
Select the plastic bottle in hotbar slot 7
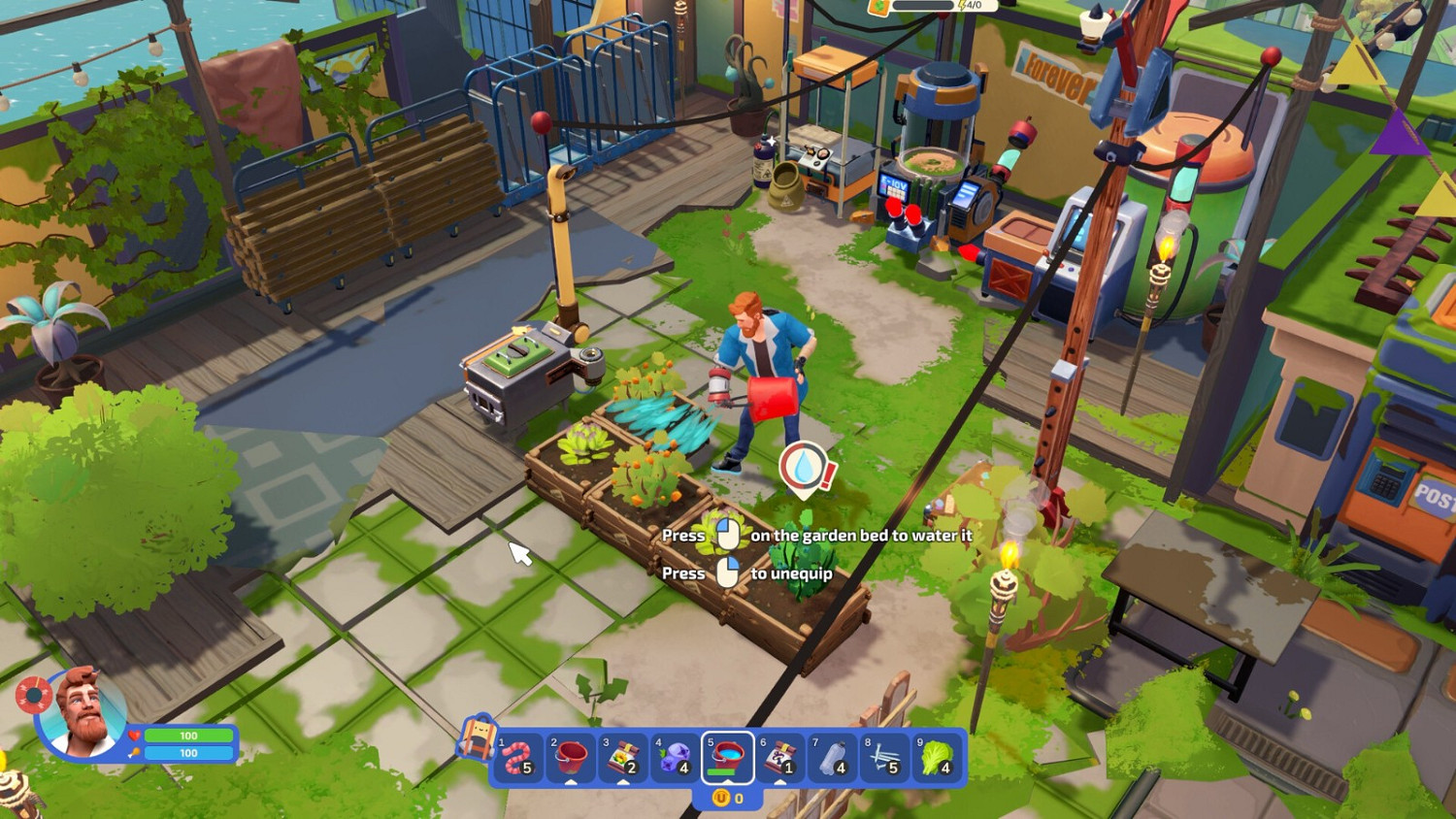click(x=832, y=757)
